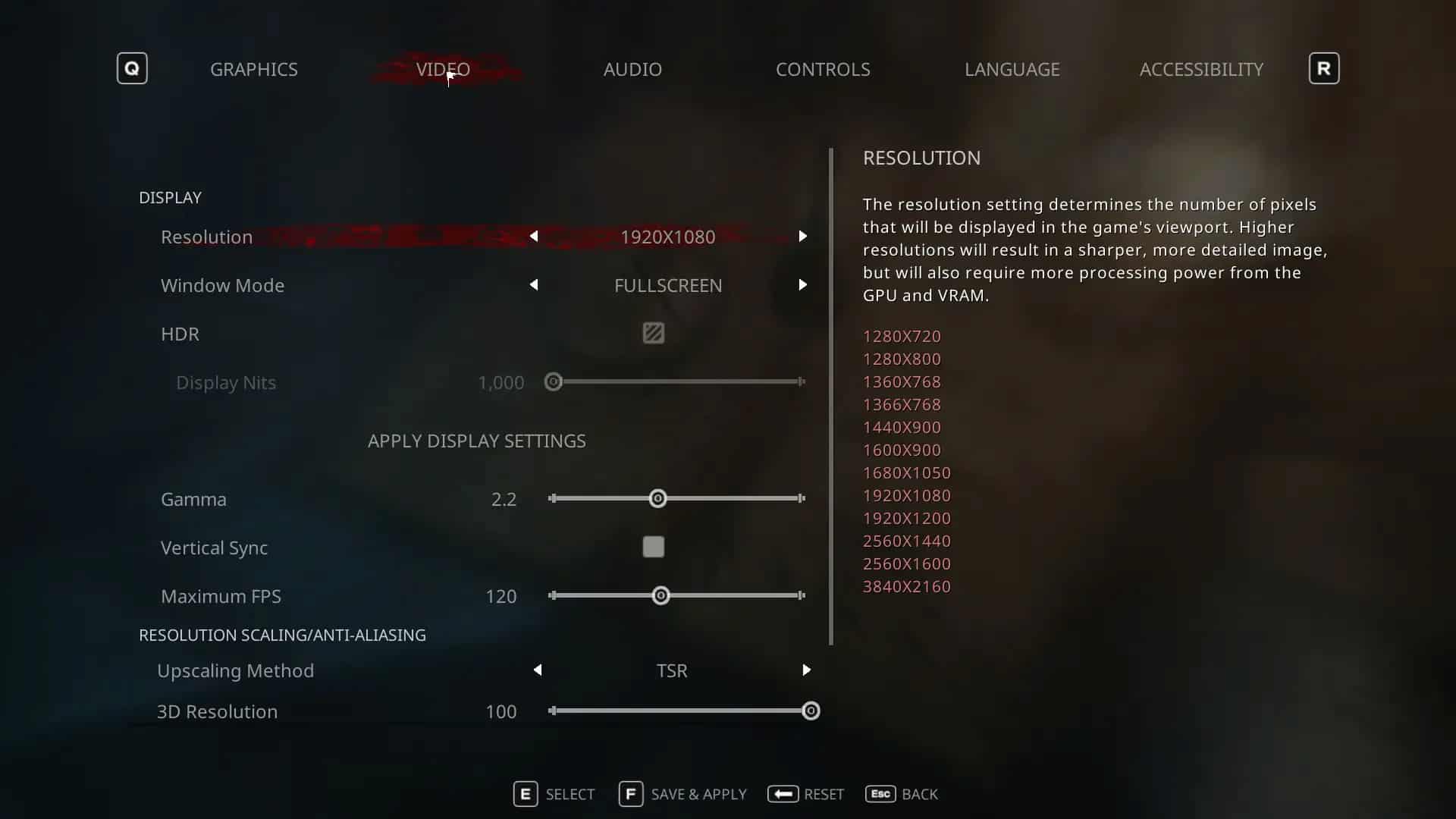Image resolution: width=1456 pixels, height=819 pixels.
Task: Switch to the Graphics tab
Action: (x=253, y=69)
